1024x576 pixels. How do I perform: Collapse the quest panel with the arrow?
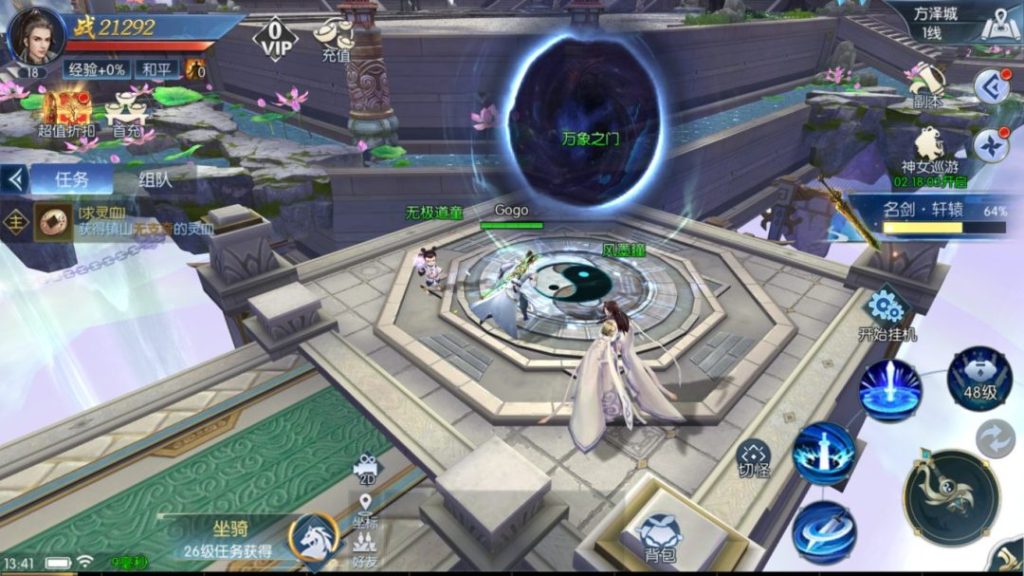14,180
